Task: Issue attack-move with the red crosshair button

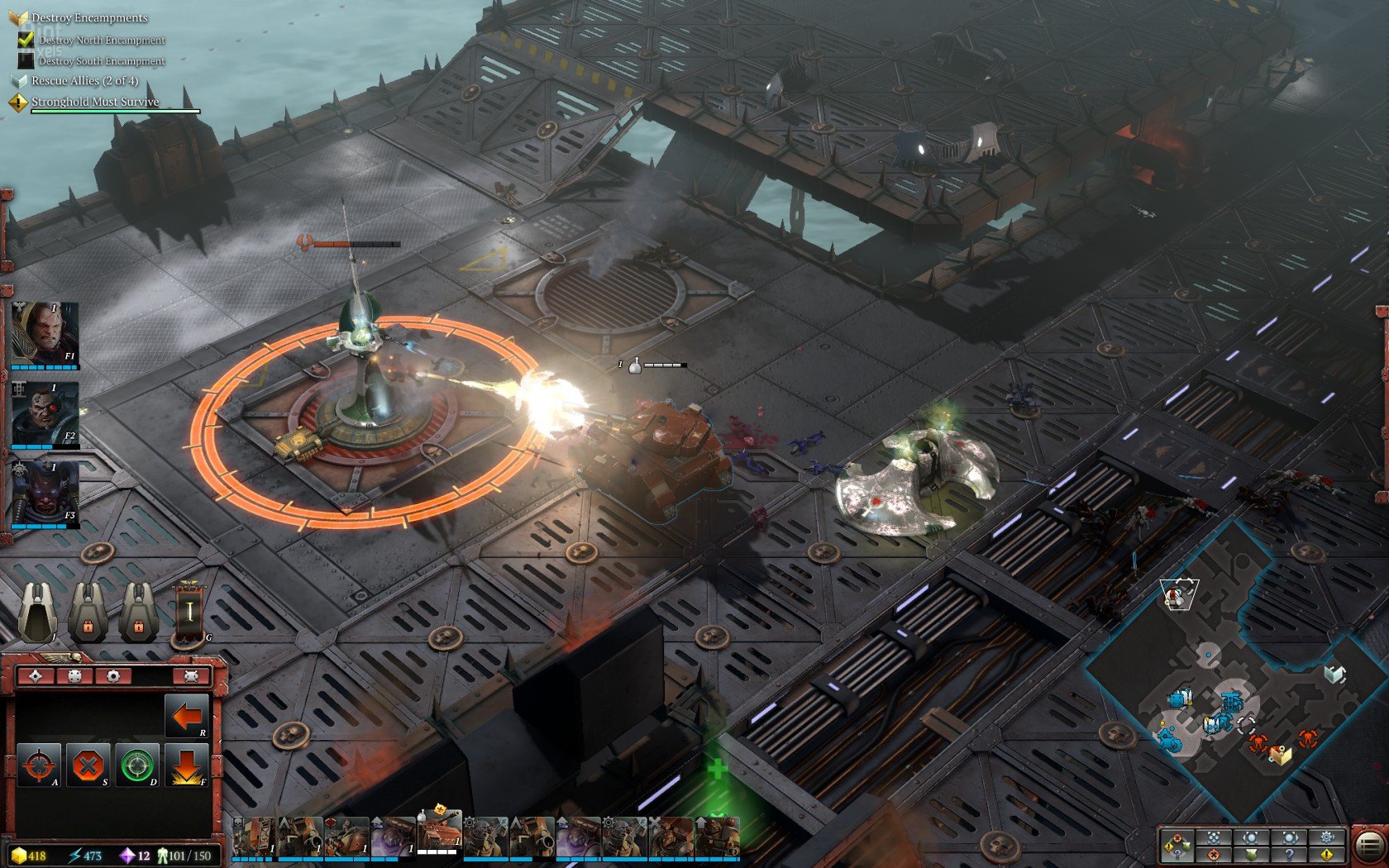Action: tap(38, 765)
